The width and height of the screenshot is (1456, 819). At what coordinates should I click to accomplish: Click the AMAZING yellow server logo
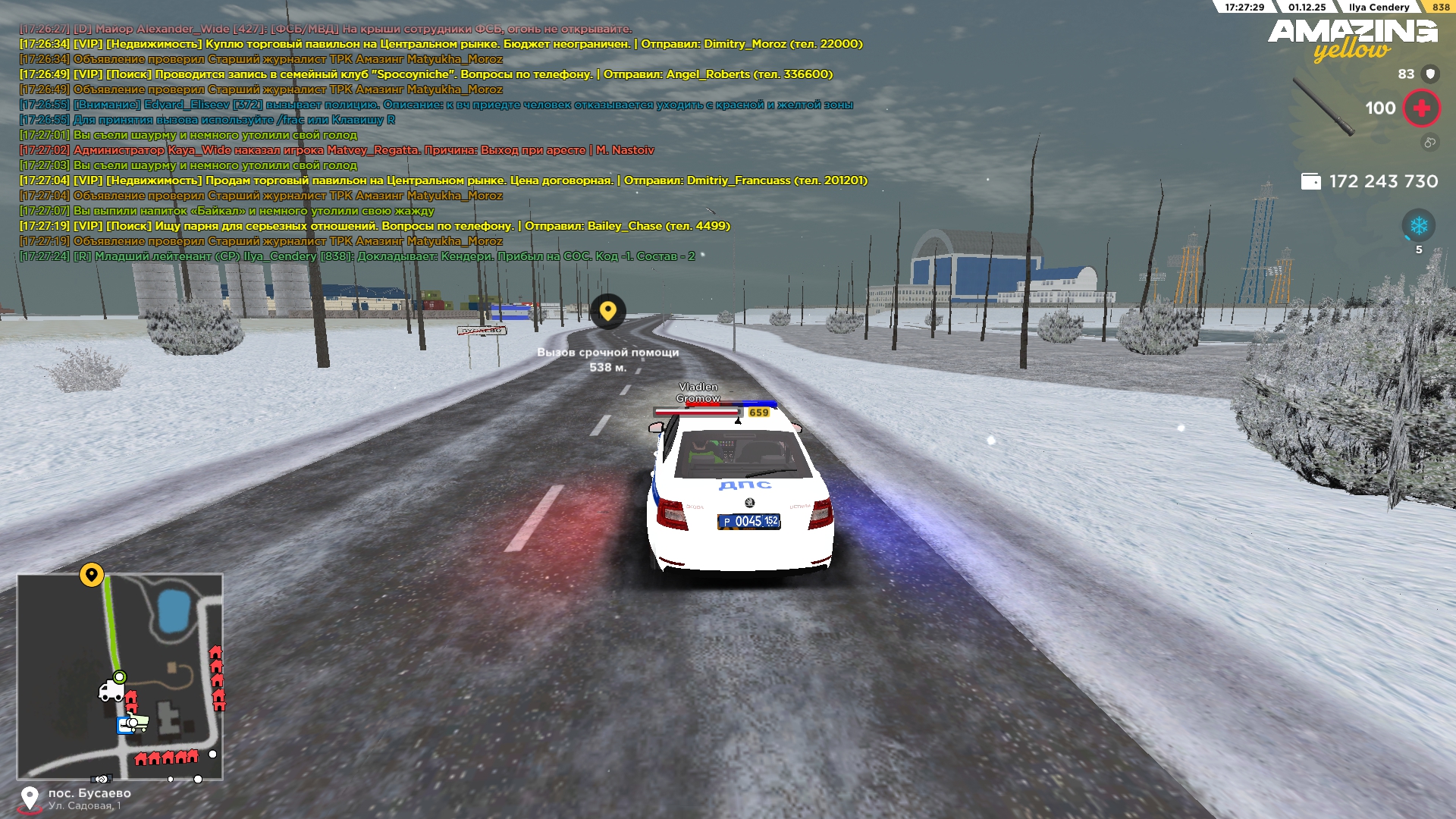[x=1352, y=39]
